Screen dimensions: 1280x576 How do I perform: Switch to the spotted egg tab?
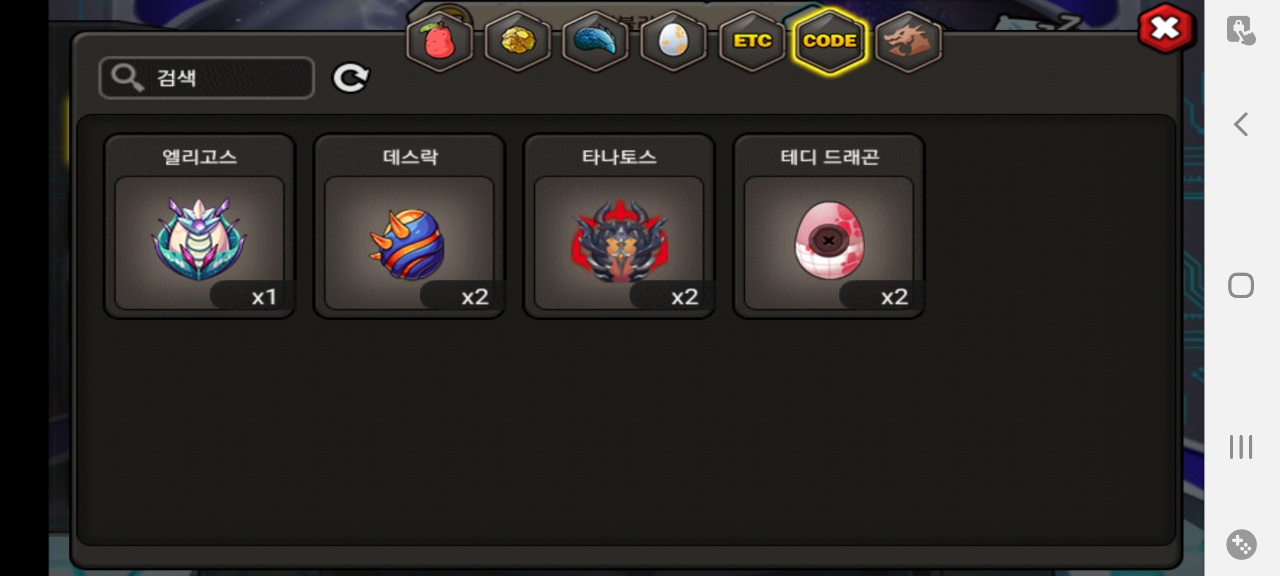(x=673, y=41)
